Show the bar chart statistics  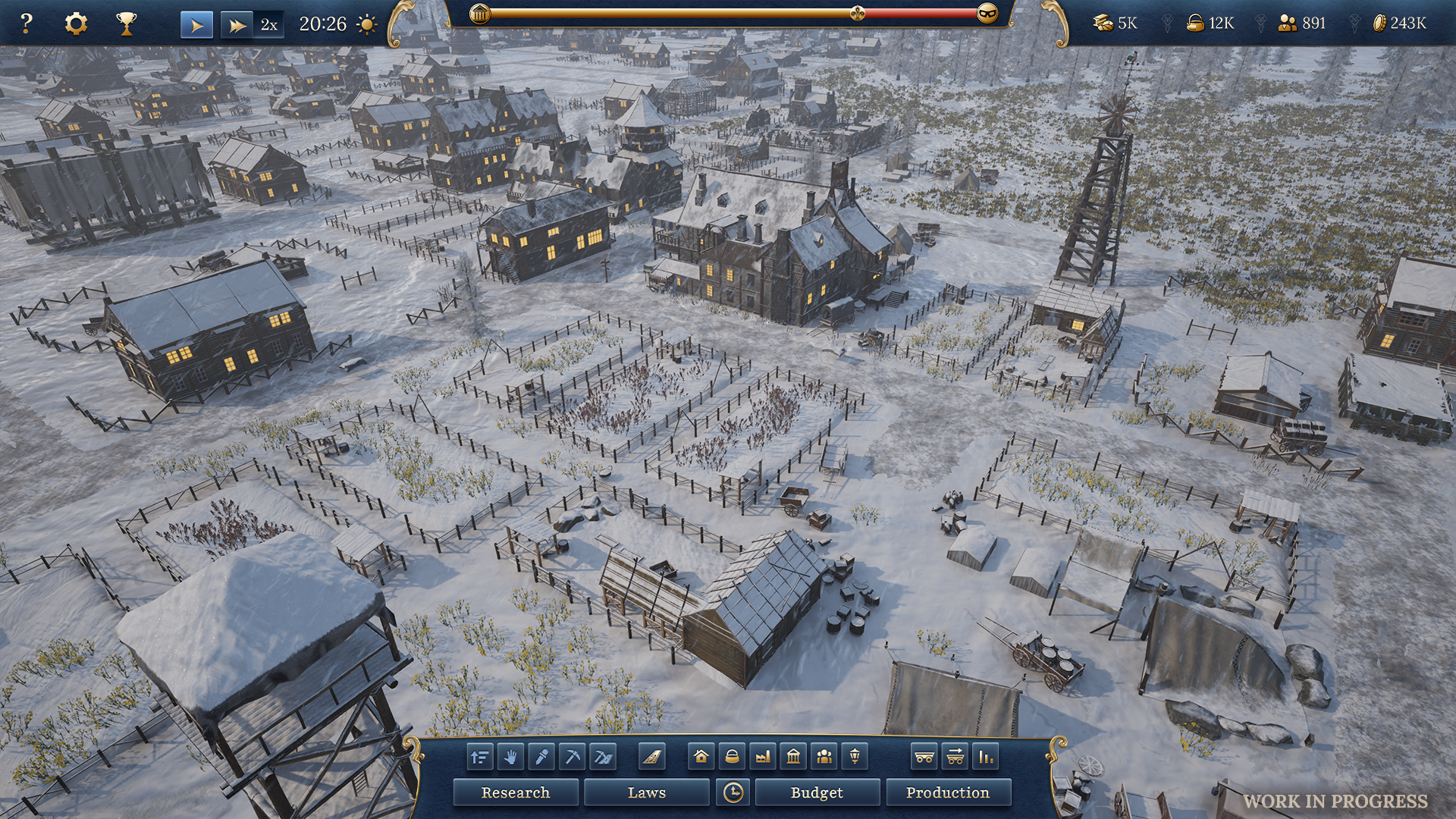click(x=985, y=757)
